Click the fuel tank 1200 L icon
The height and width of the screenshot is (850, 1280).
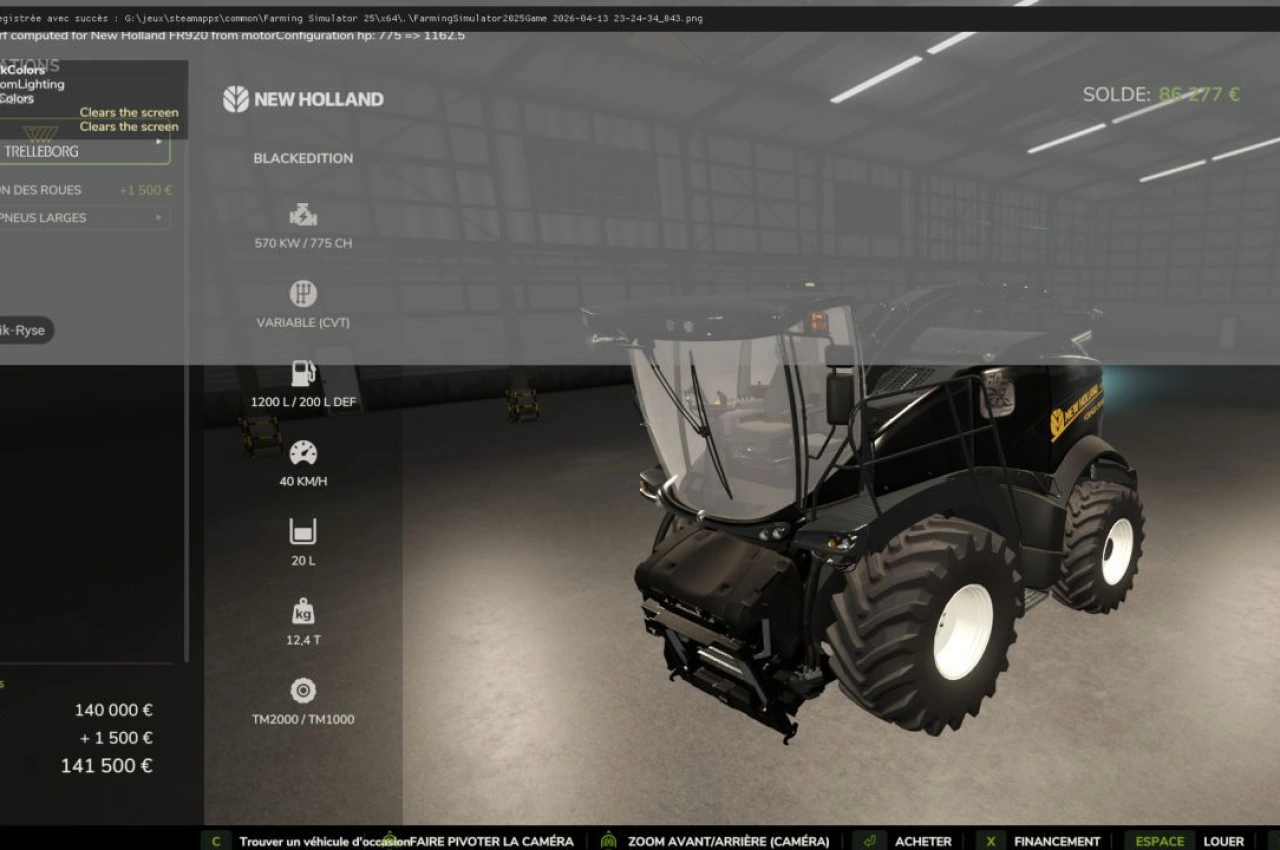coord(302,372)
